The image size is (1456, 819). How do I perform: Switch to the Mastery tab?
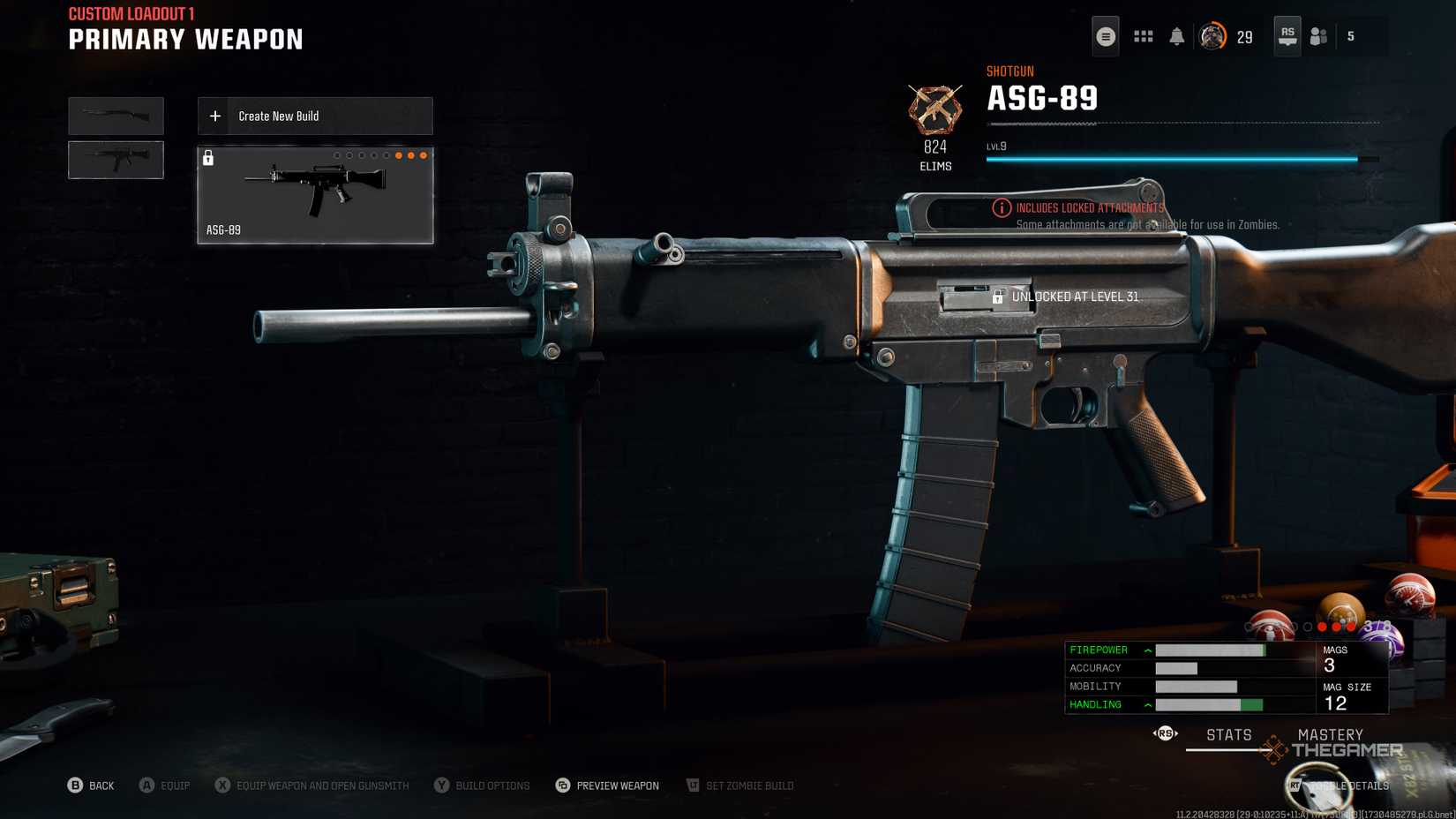point(1330,735)
